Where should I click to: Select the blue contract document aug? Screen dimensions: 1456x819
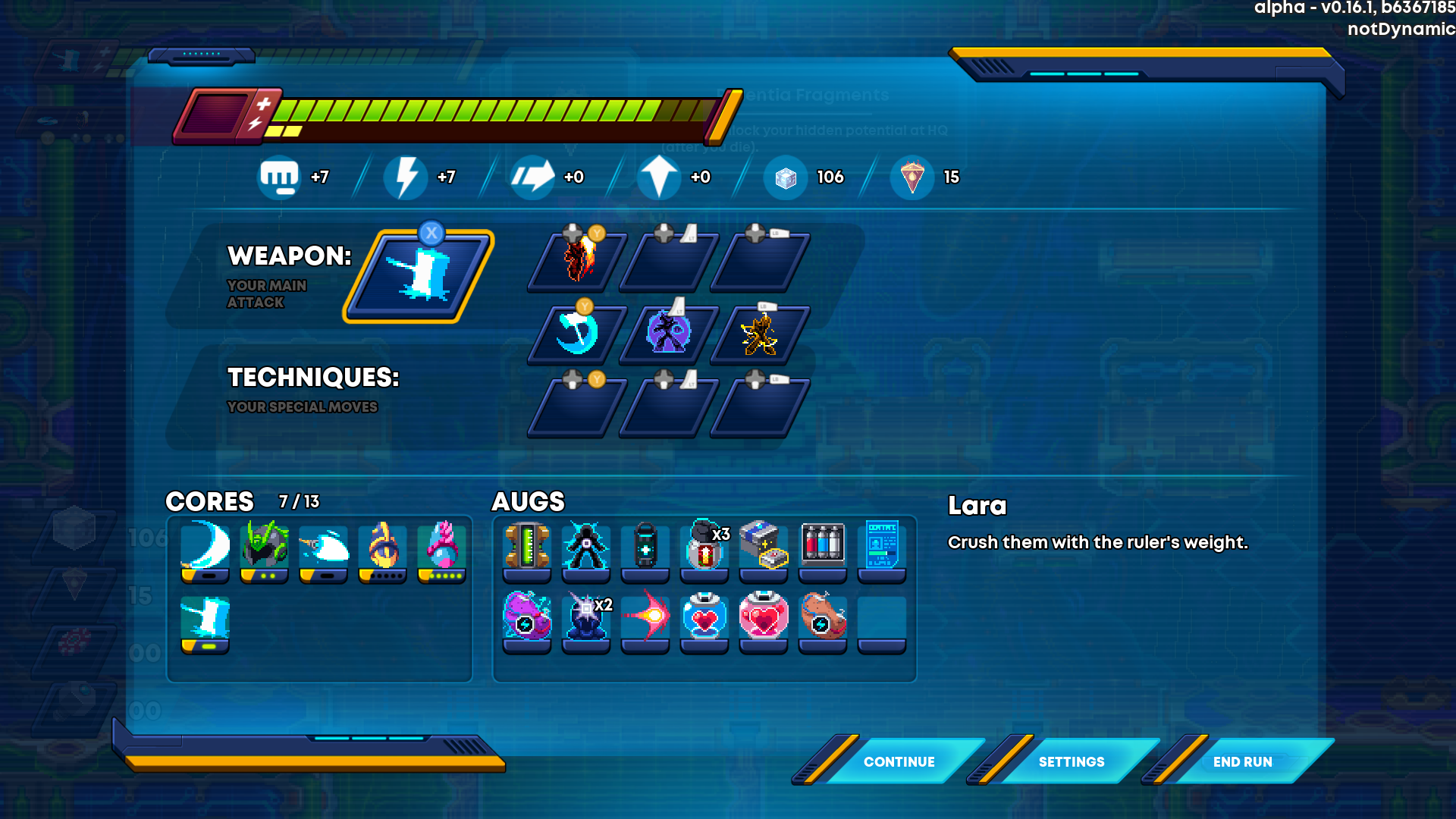pos(882,544)
